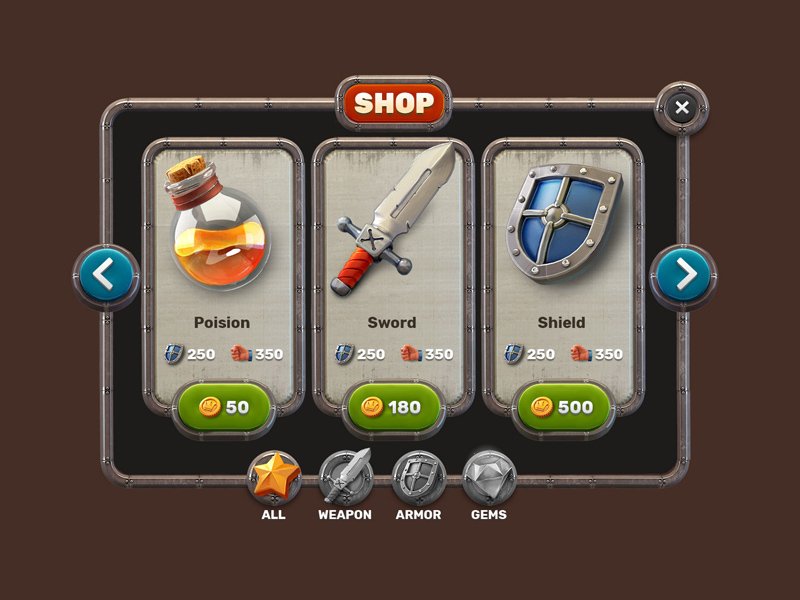Image resolution: width=800 pixels, height=600 pixels.
Task: Select the Poision potion item card
Action: (223, 250)
